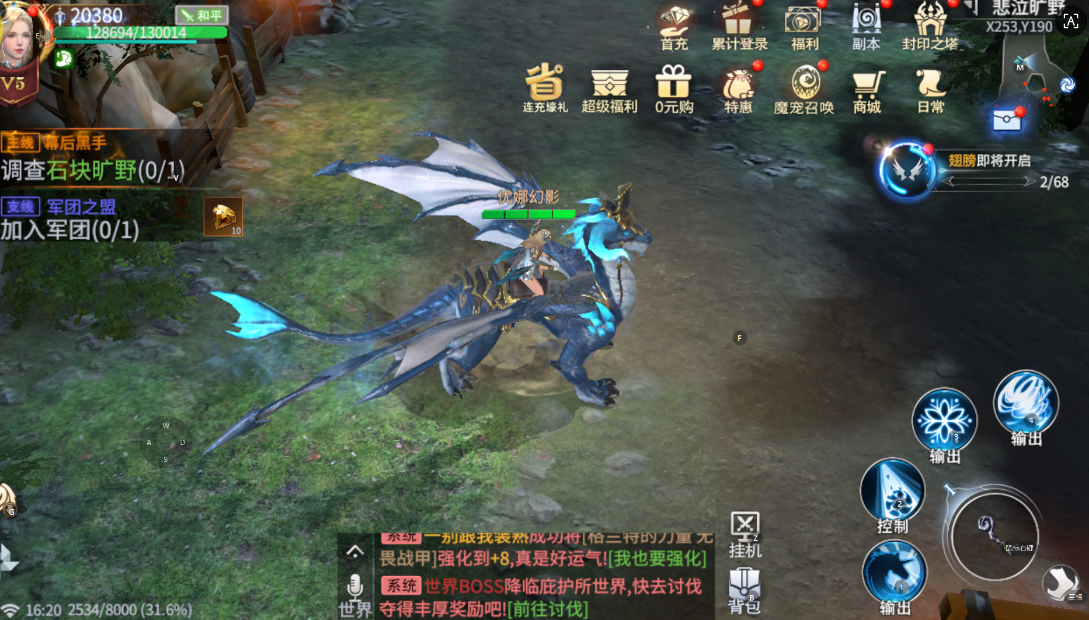Select the side quest 加入军团
This screenshot has height=620, width=1089.
(70, 229)
